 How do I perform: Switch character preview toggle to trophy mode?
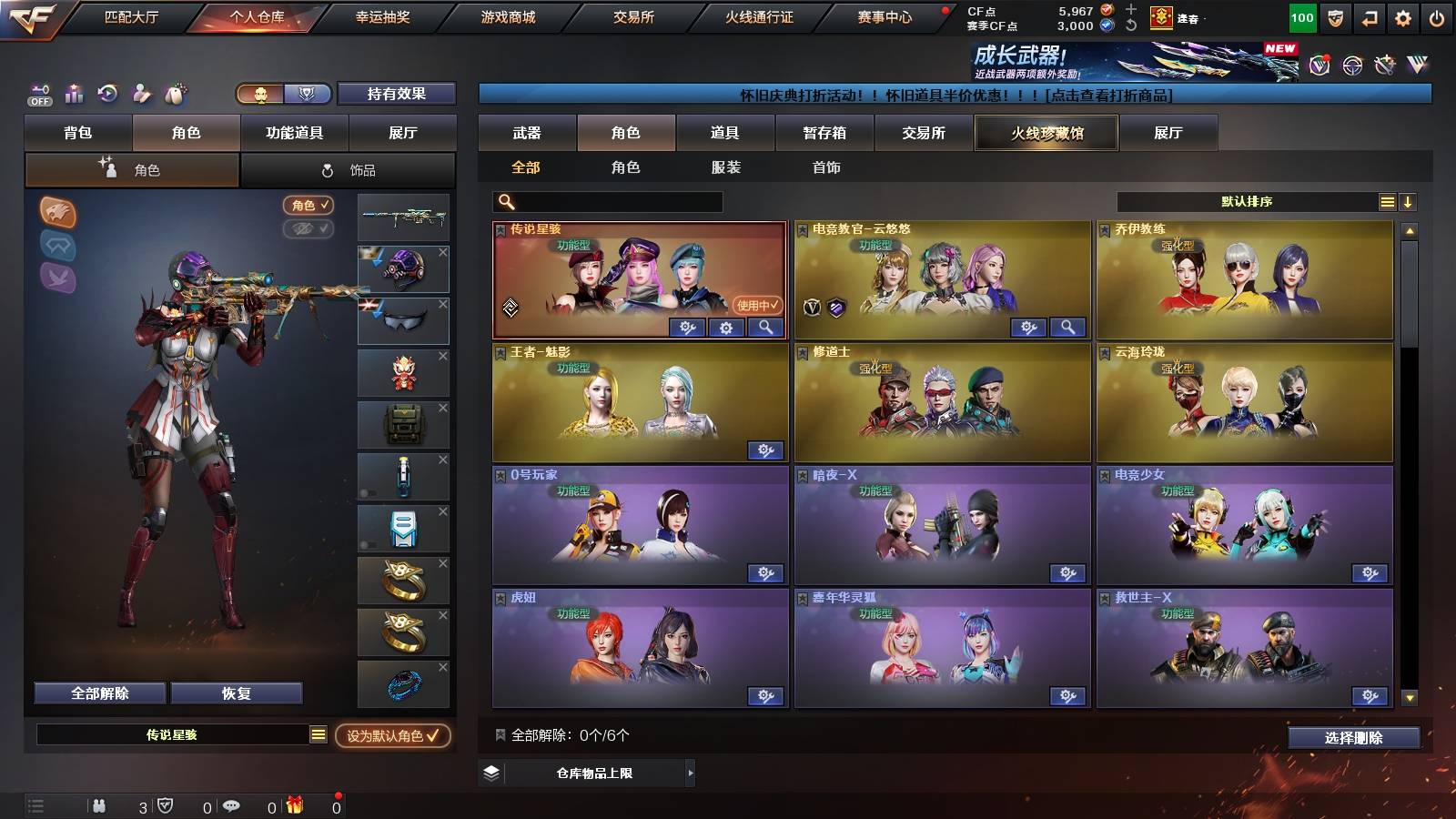pyautogui.click(x=308, y=94)
